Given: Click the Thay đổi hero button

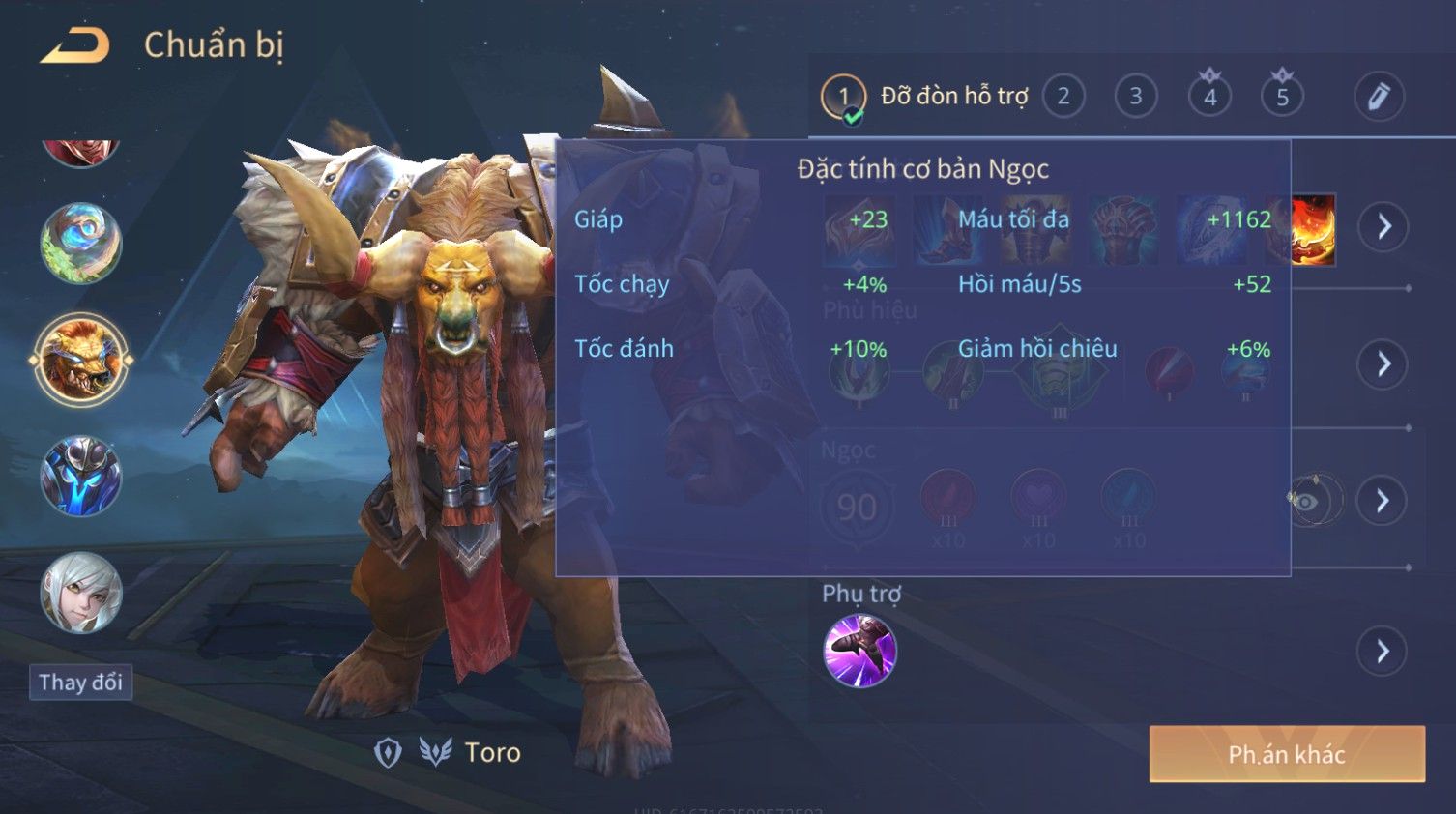Looking at the screenshot, I should point(80,683).
